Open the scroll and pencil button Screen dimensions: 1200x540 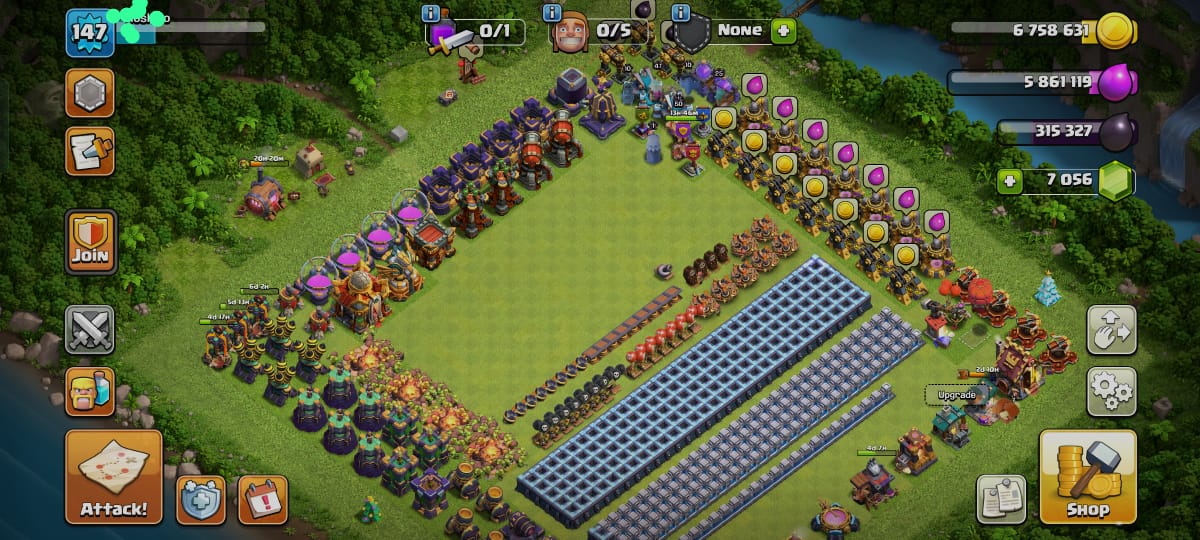[x=90, y=151]
